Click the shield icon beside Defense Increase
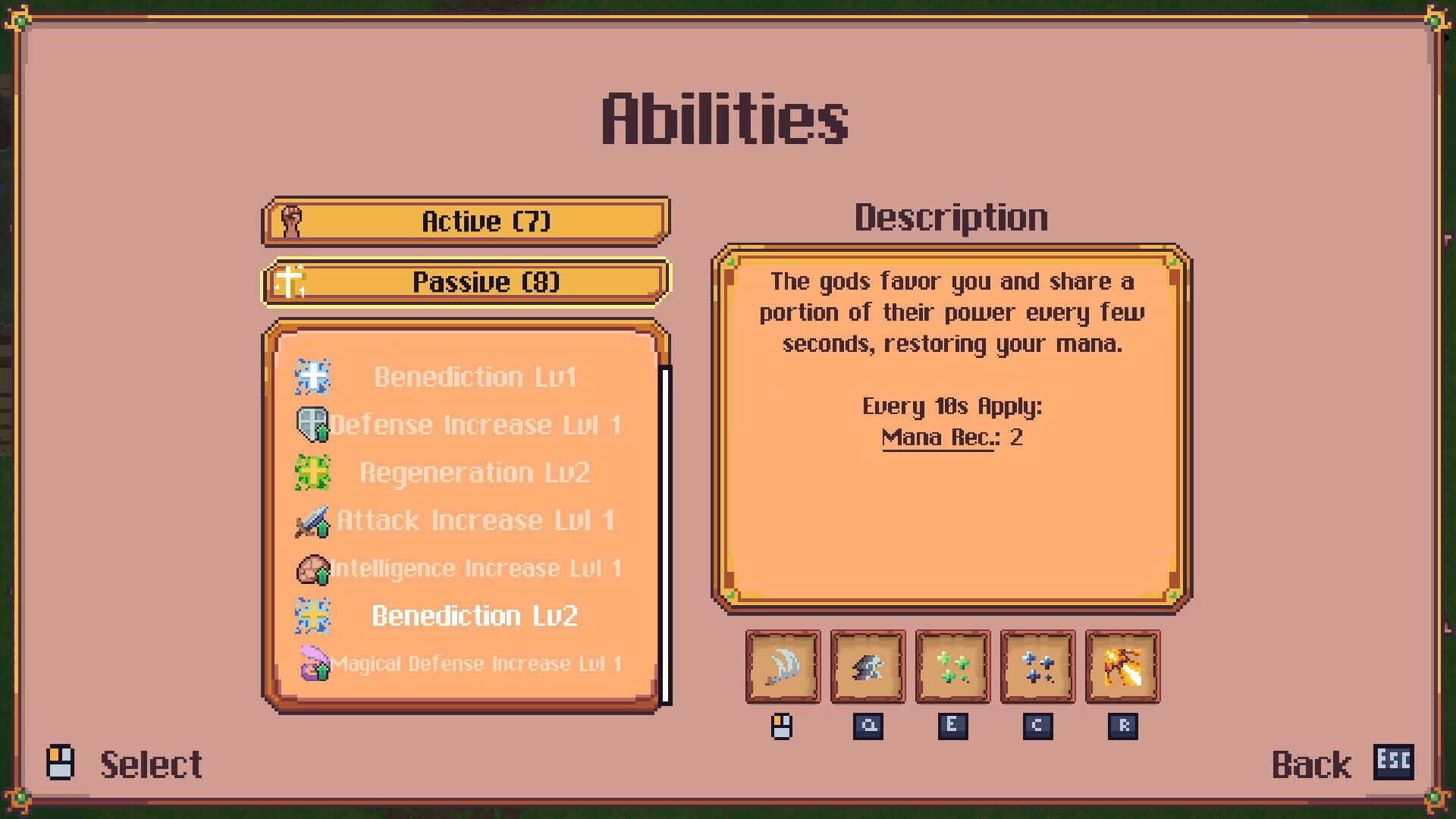The width and height of the screenshot is (1456, 819). coord(314,425)
